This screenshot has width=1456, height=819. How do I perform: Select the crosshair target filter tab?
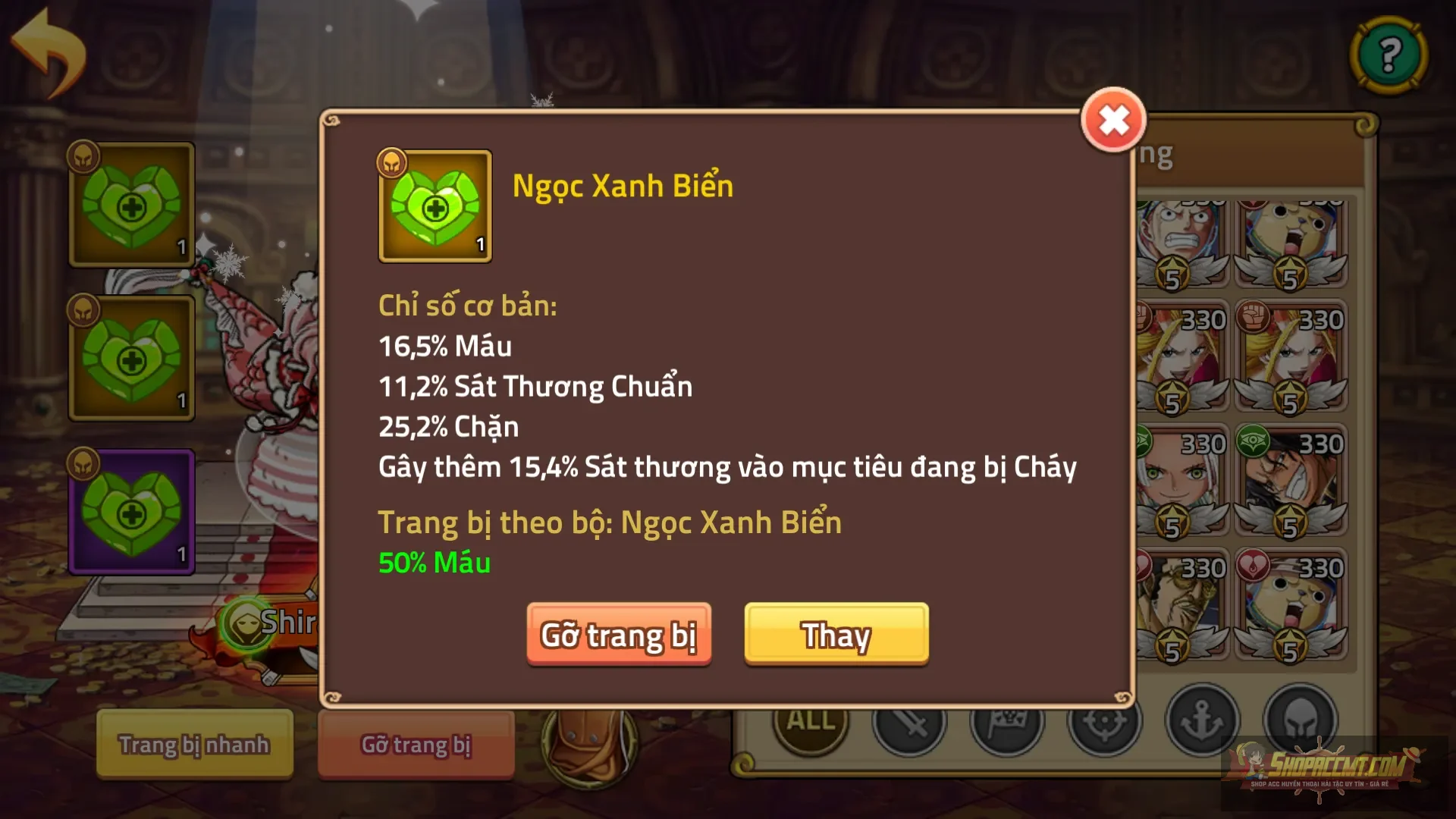pos(1104,725)
